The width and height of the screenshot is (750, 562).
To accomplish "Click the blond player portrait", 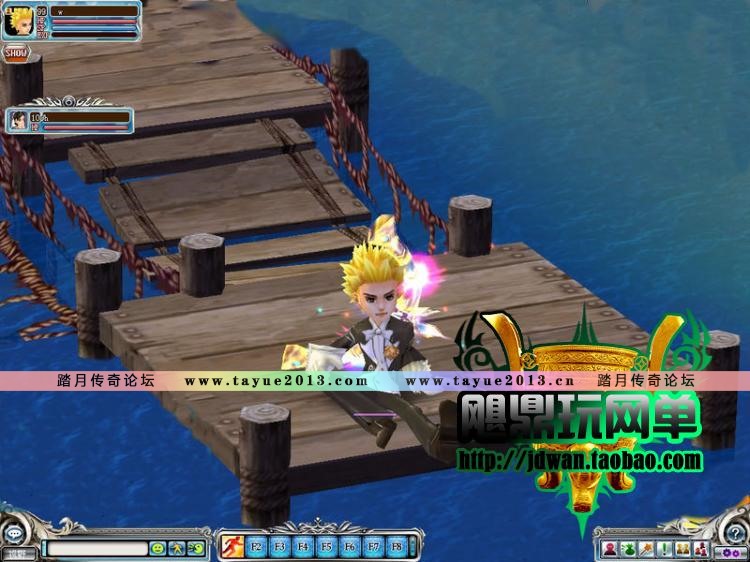I will (18, 22).
